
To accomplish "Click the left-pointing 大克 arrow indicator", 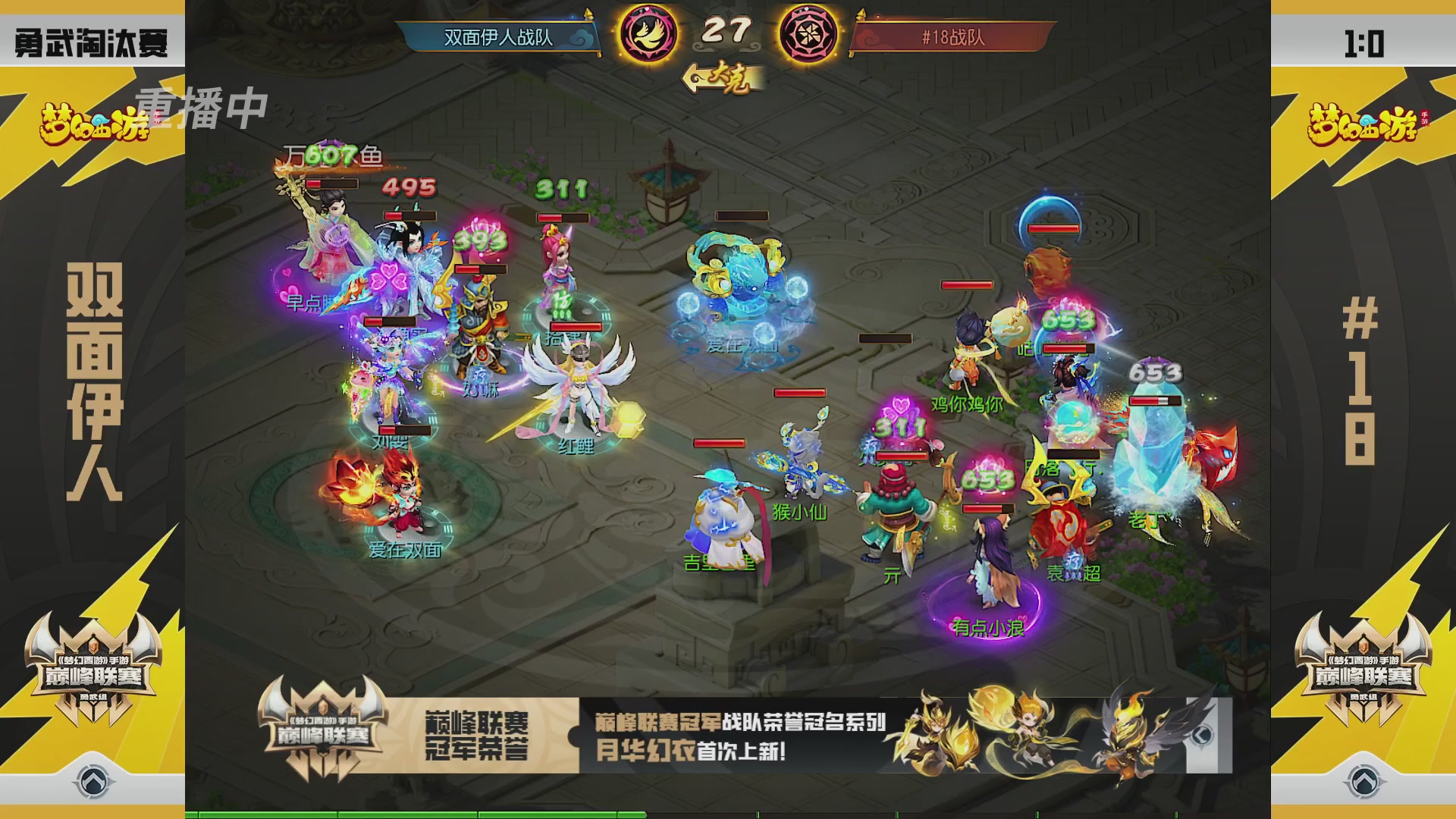I will coord(720,77).
